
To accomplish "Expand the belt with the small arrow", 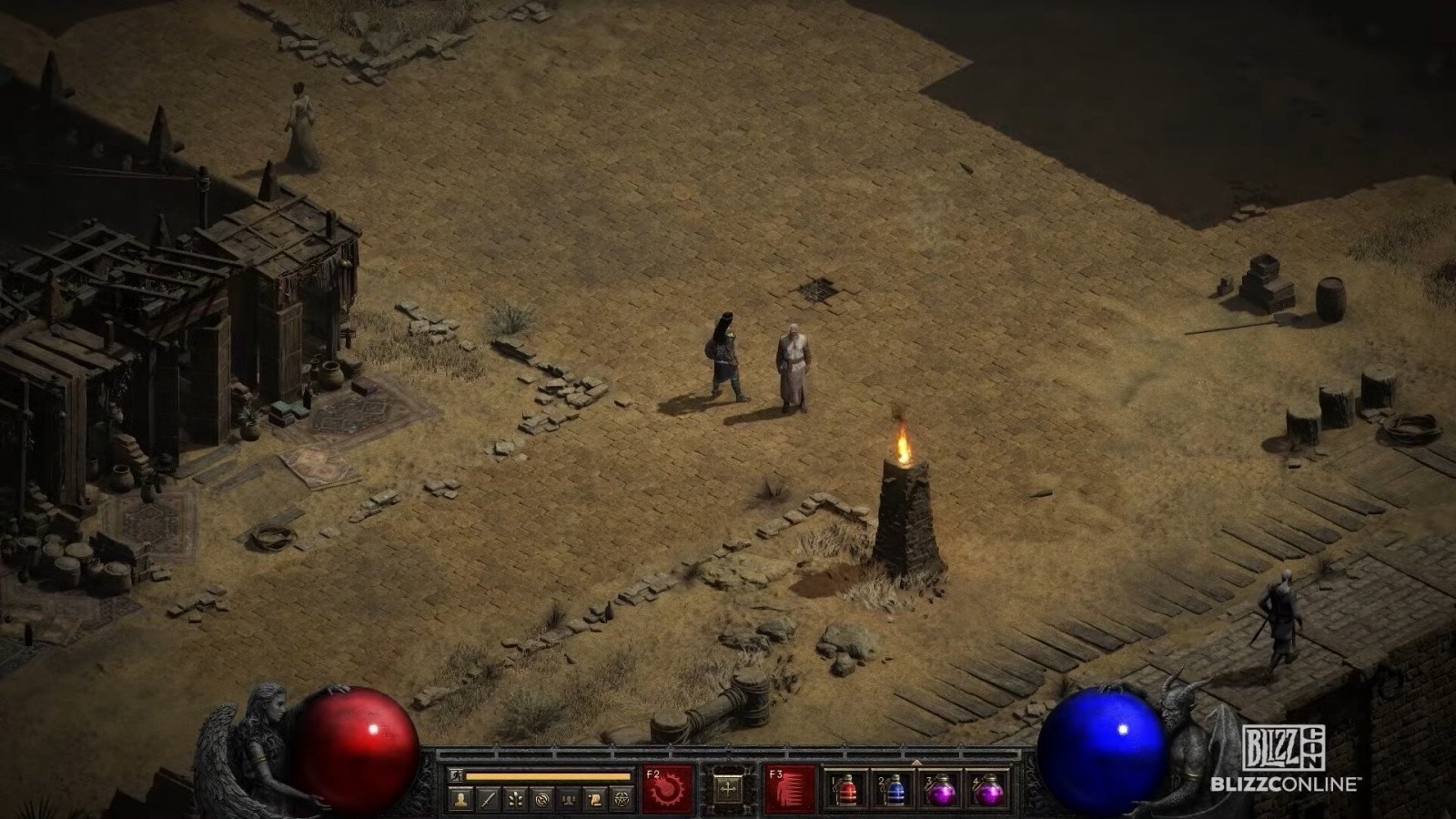I will (x=916, y=762).
